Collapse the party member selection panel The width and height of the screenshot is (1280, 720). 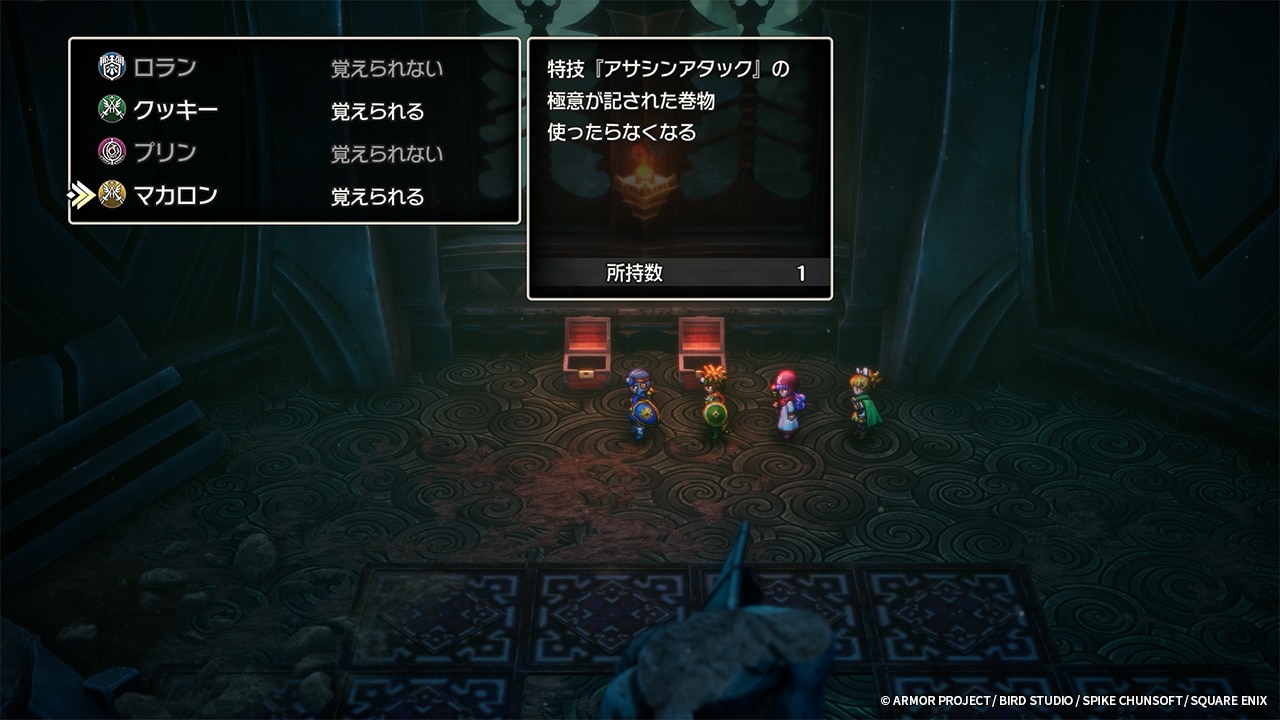pyautogui.click(x=293, y=130)
